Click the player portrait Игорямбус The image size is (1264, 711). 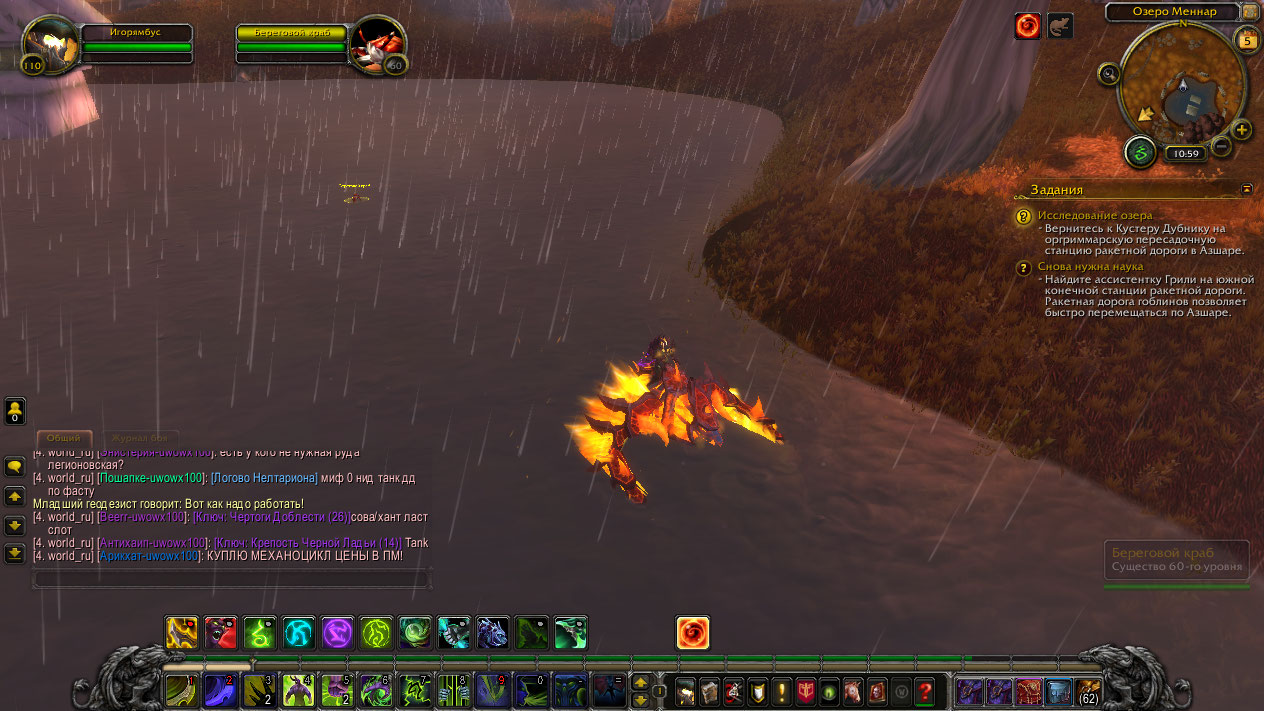(x=50, y=44)
